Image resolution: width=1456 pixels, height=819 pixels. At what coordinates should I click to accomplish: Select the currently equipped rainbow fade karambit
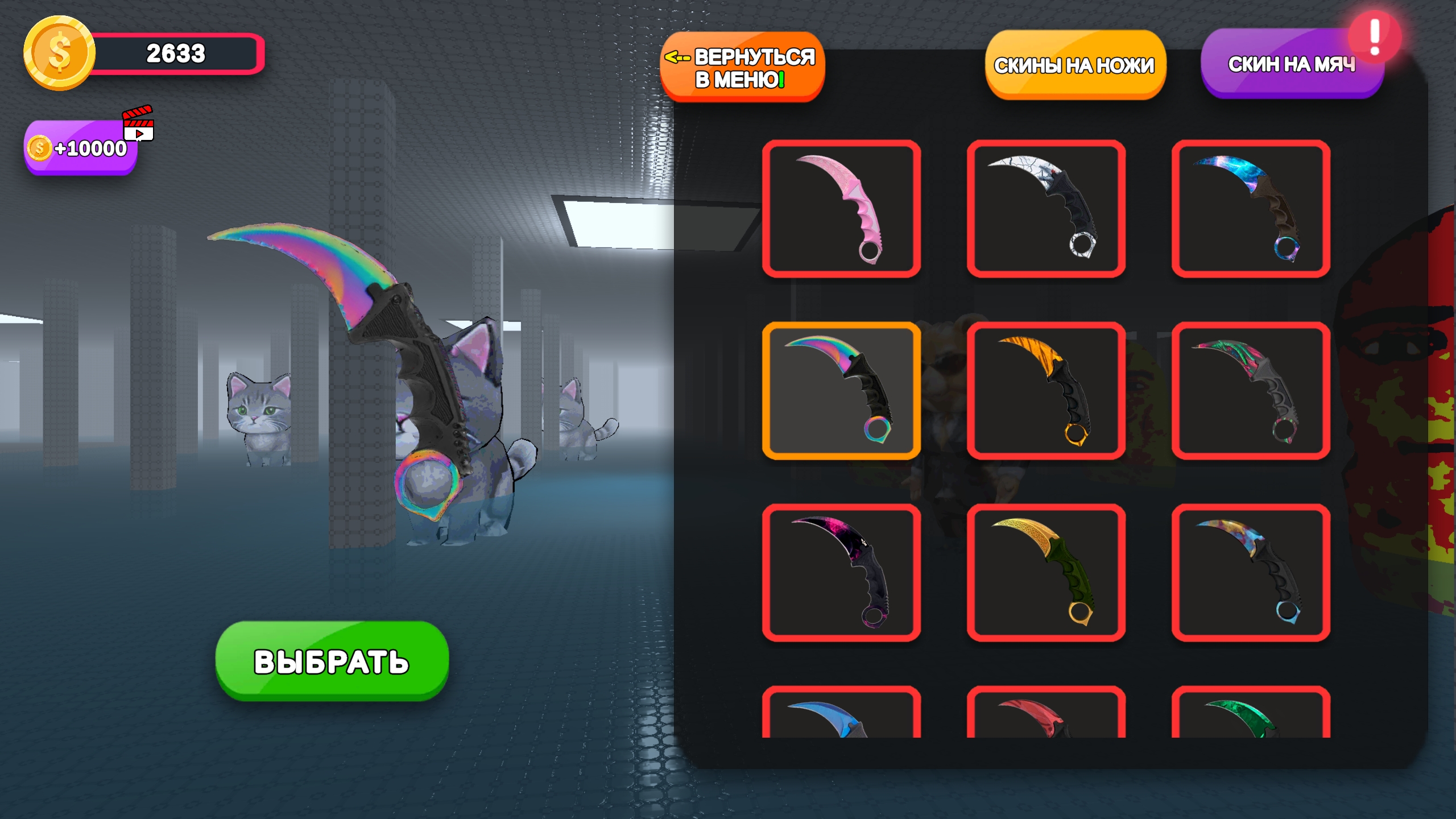[x=842, y=390]
